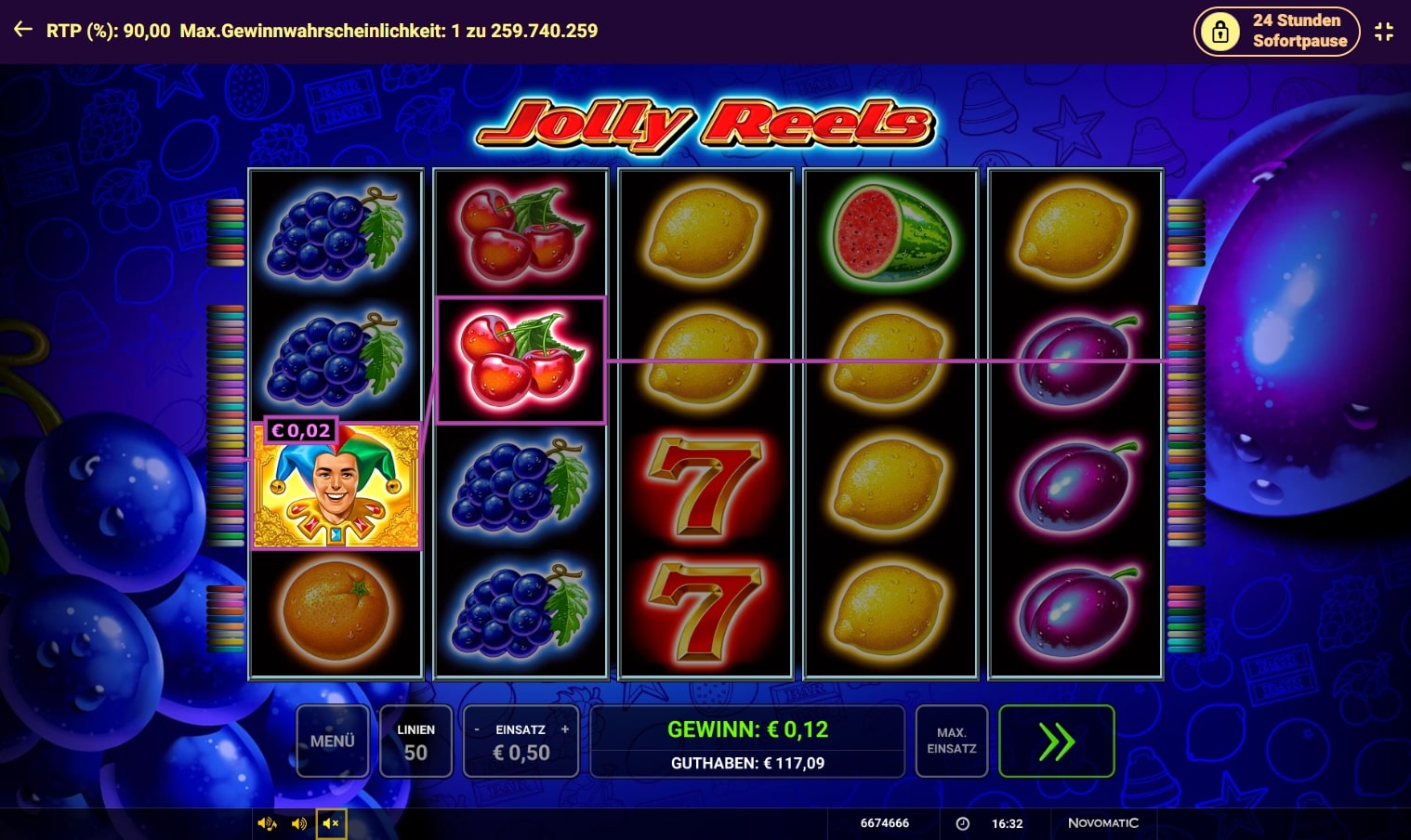Click the speaker volume icon in the status bar
Screen dimensions: 1411x840
[x=298, y=823]
